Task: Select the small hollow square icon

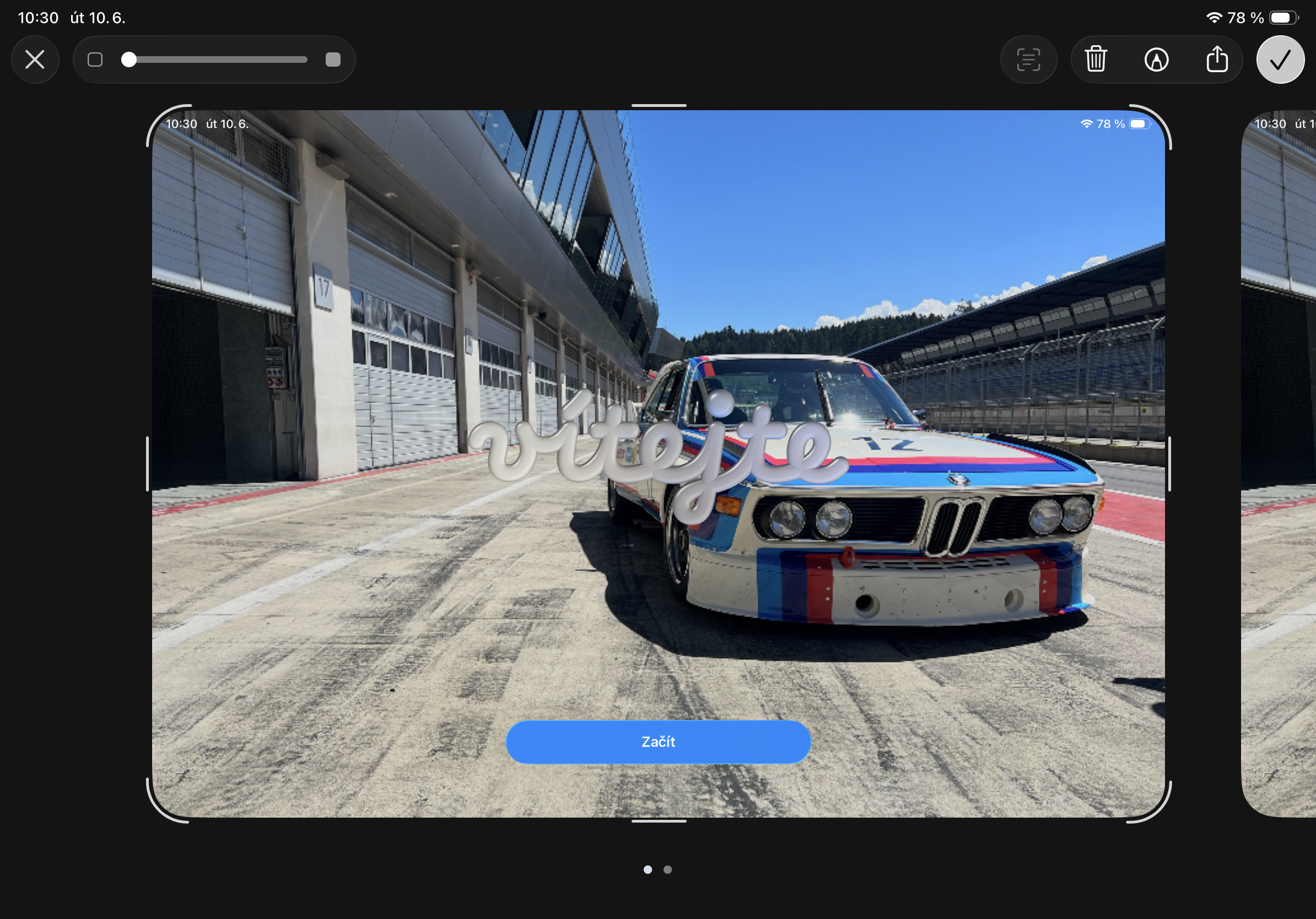Action: point(95,60)
